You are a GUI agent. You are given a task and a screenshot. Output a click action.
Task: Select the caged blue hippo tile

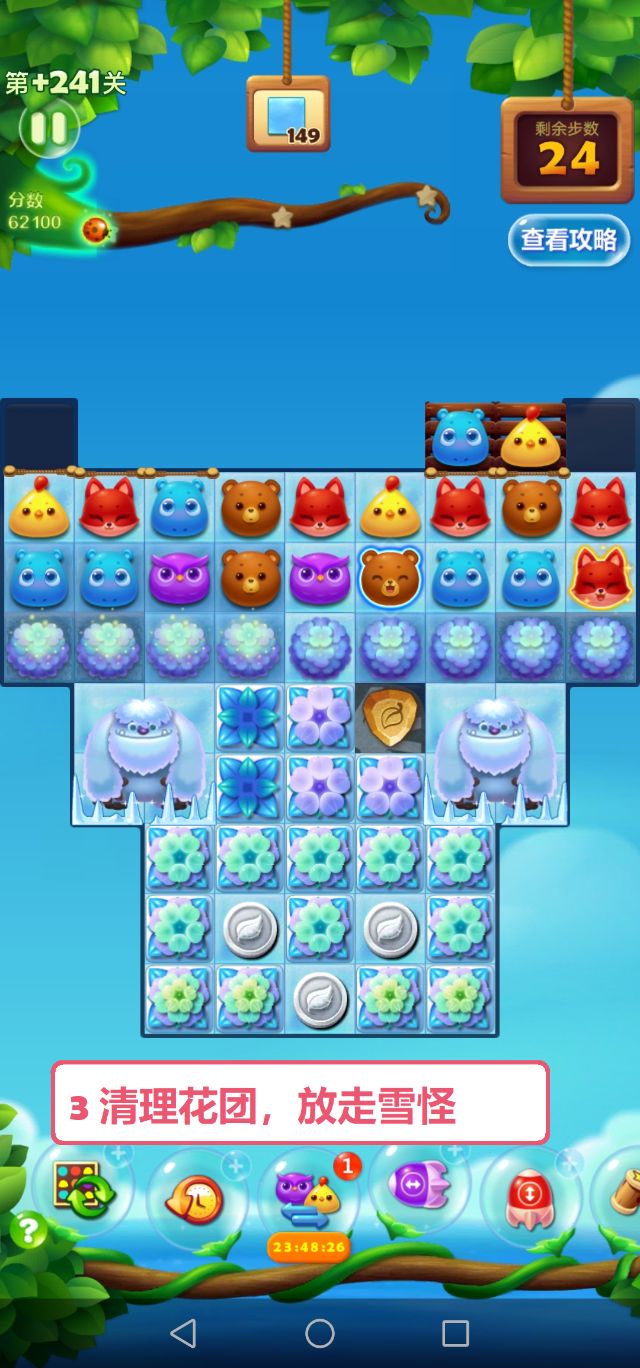(x=461, y=437)
